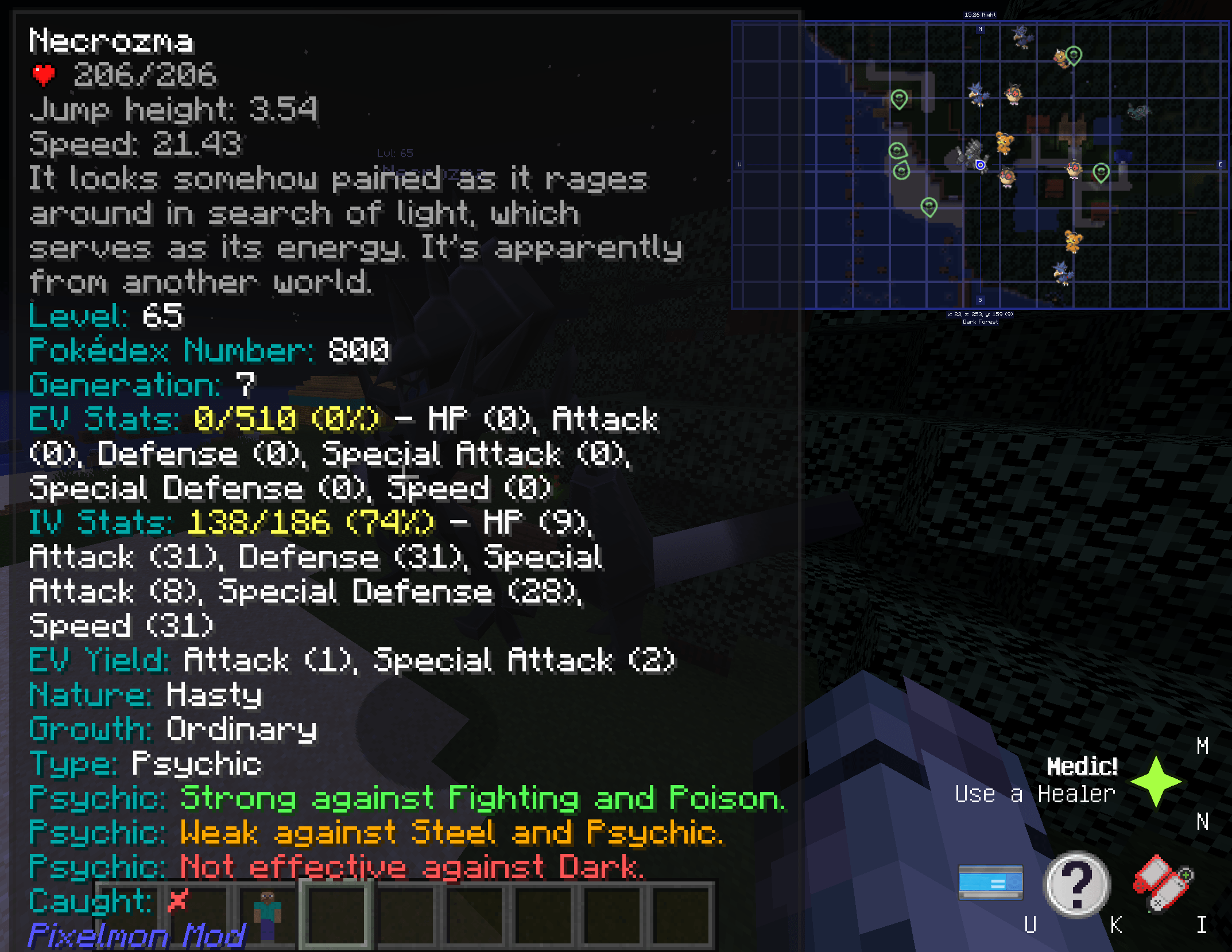1232x952 pixels.
Task: Click the Dark Forest biome label below coordinates
Action: [x=979, y=322]
